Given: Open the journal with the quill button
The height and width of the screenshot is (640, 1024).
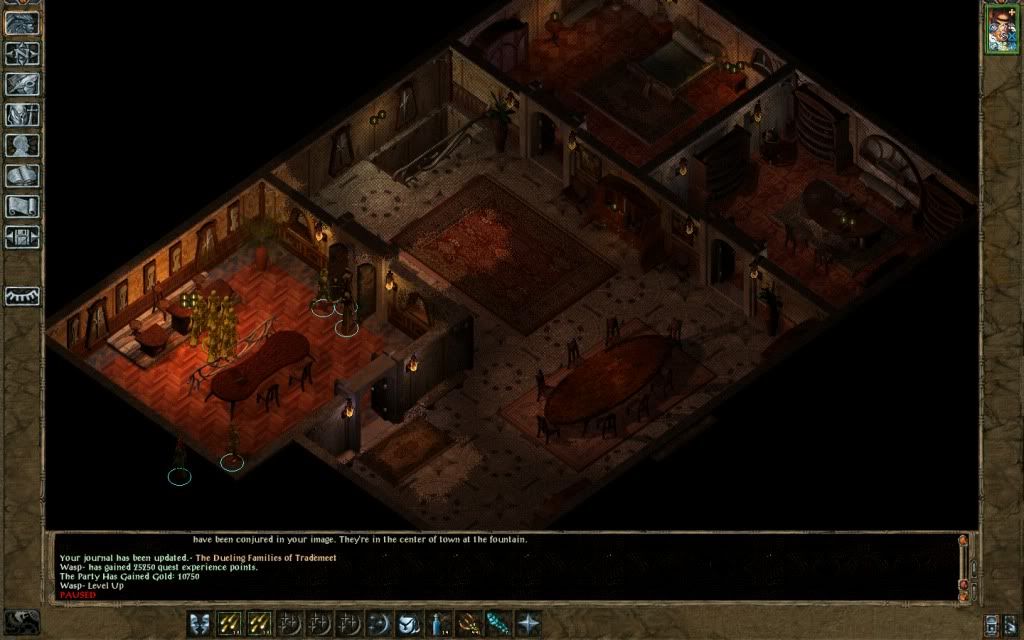Looking at the screenshot, I should pos(22,84).
